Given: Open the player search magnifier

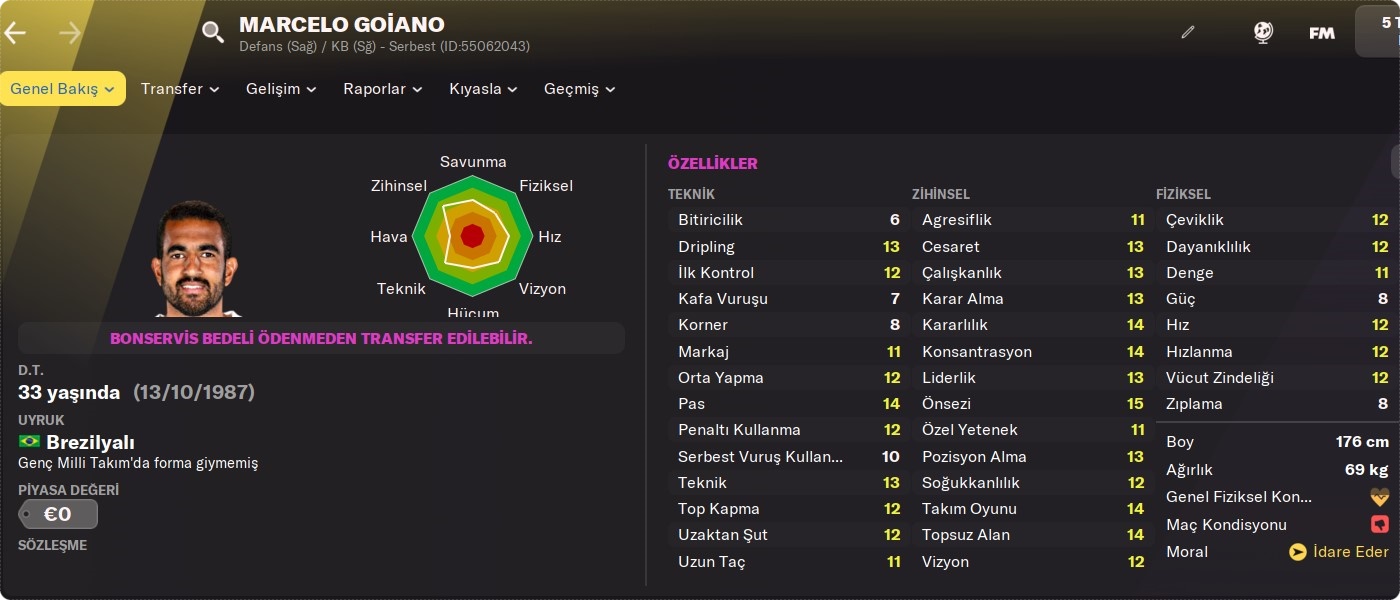Looking at the screenshot, I should point(213,32).
